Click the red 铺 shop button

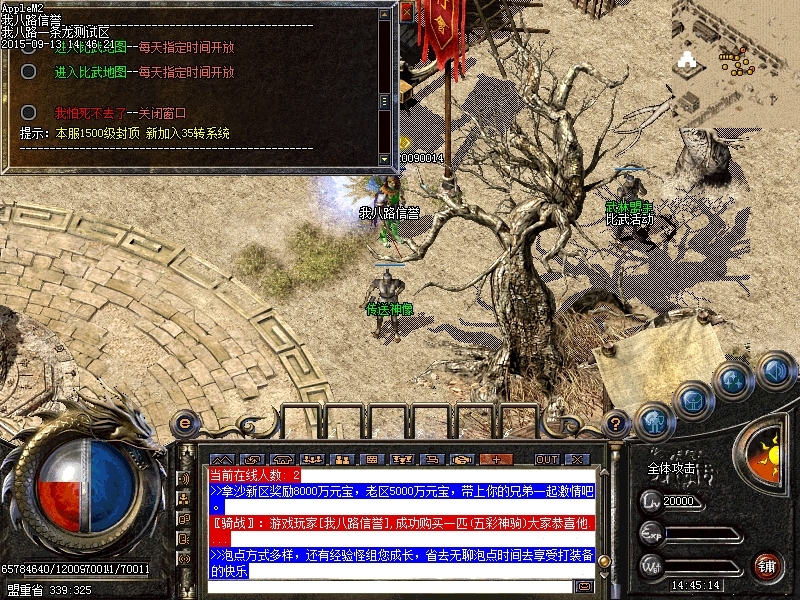point(767,565)
